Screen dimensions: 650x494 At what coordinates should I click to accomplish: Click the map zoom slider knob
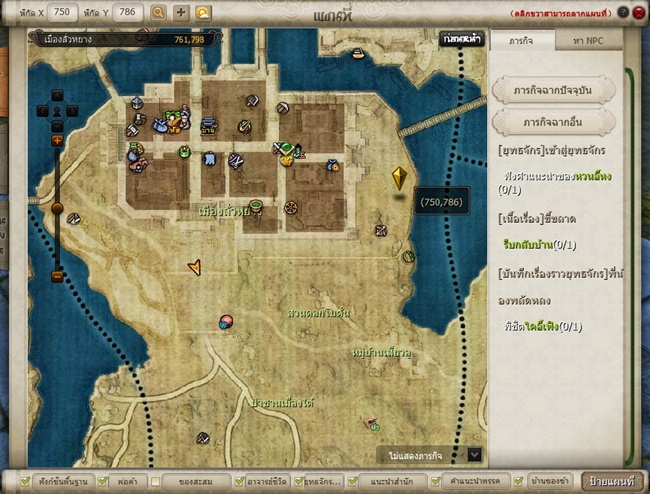57,209
